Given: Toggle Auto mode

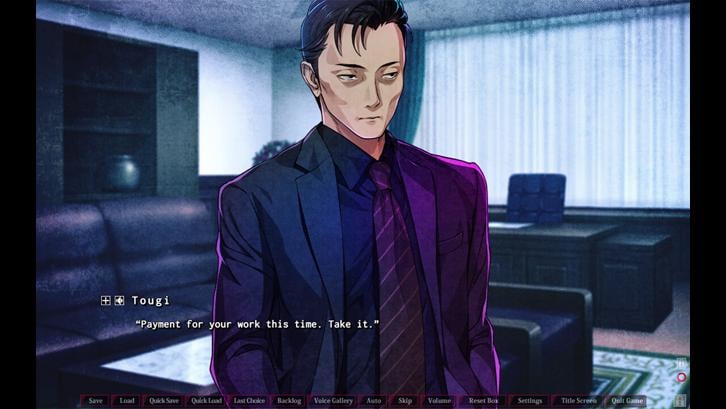Looking at the screenshot, I should pos(373,401).
